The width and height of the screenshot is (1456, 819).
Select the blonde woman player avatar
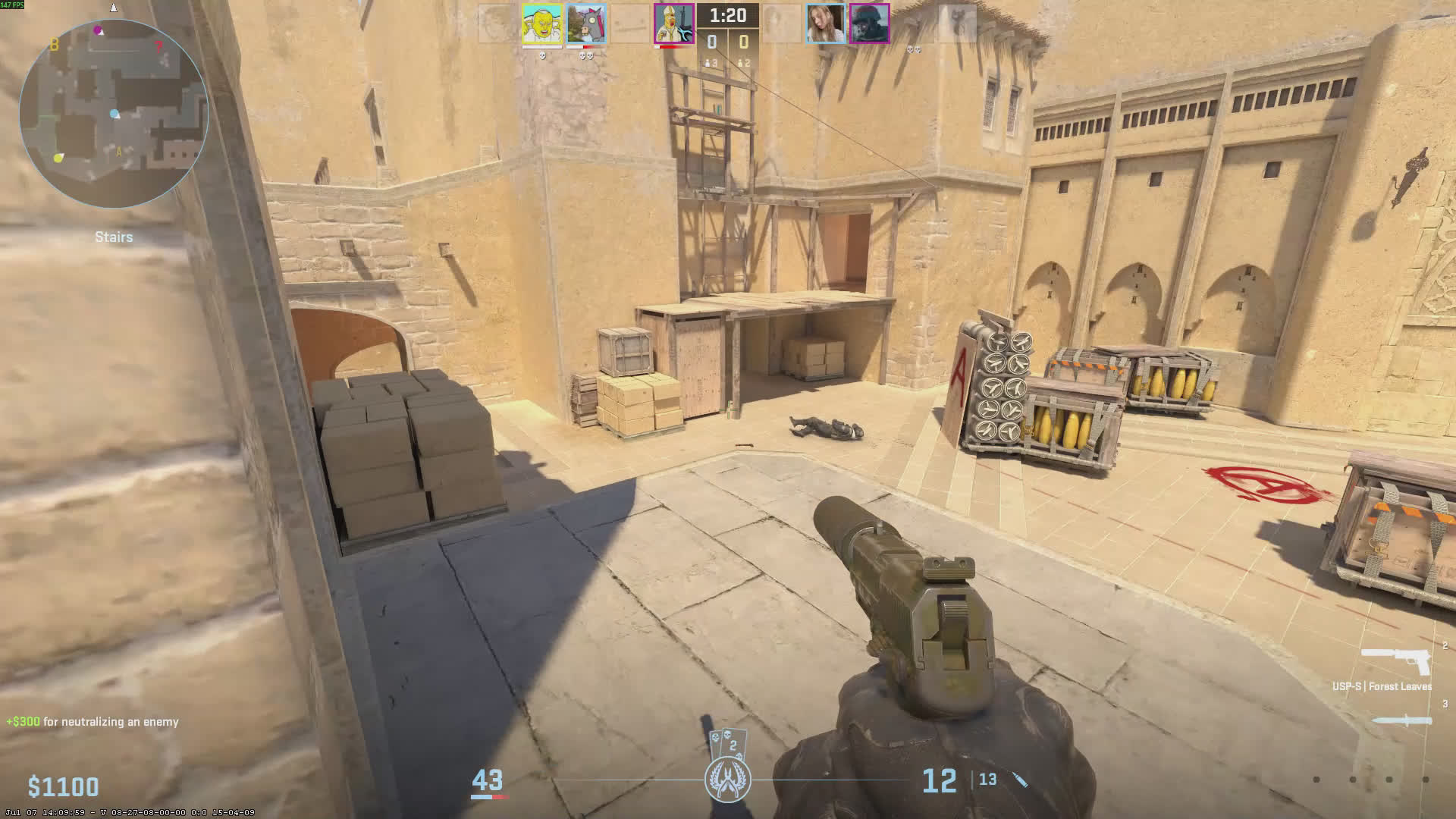click(825, 24)
